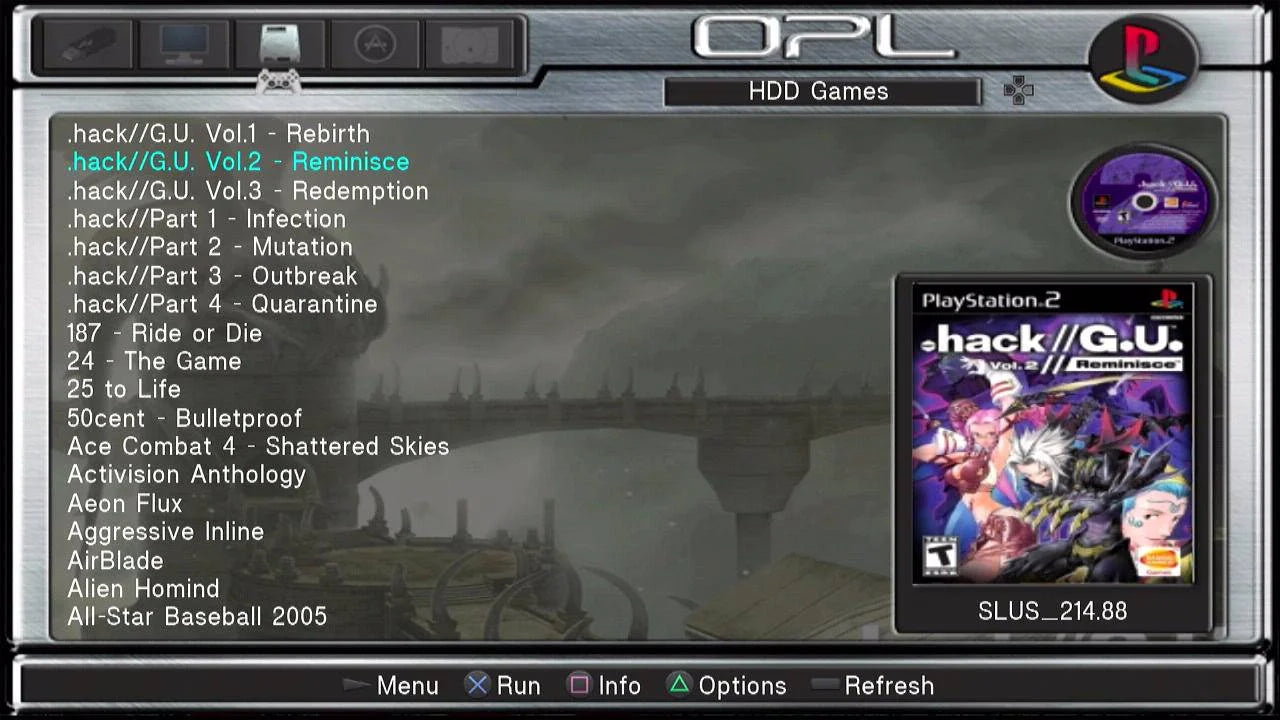The width and height of the screenshot is (1280, 720).
Task: Click the d-pad icon beside HDD Games header
Action: [x=1019, y=91]
